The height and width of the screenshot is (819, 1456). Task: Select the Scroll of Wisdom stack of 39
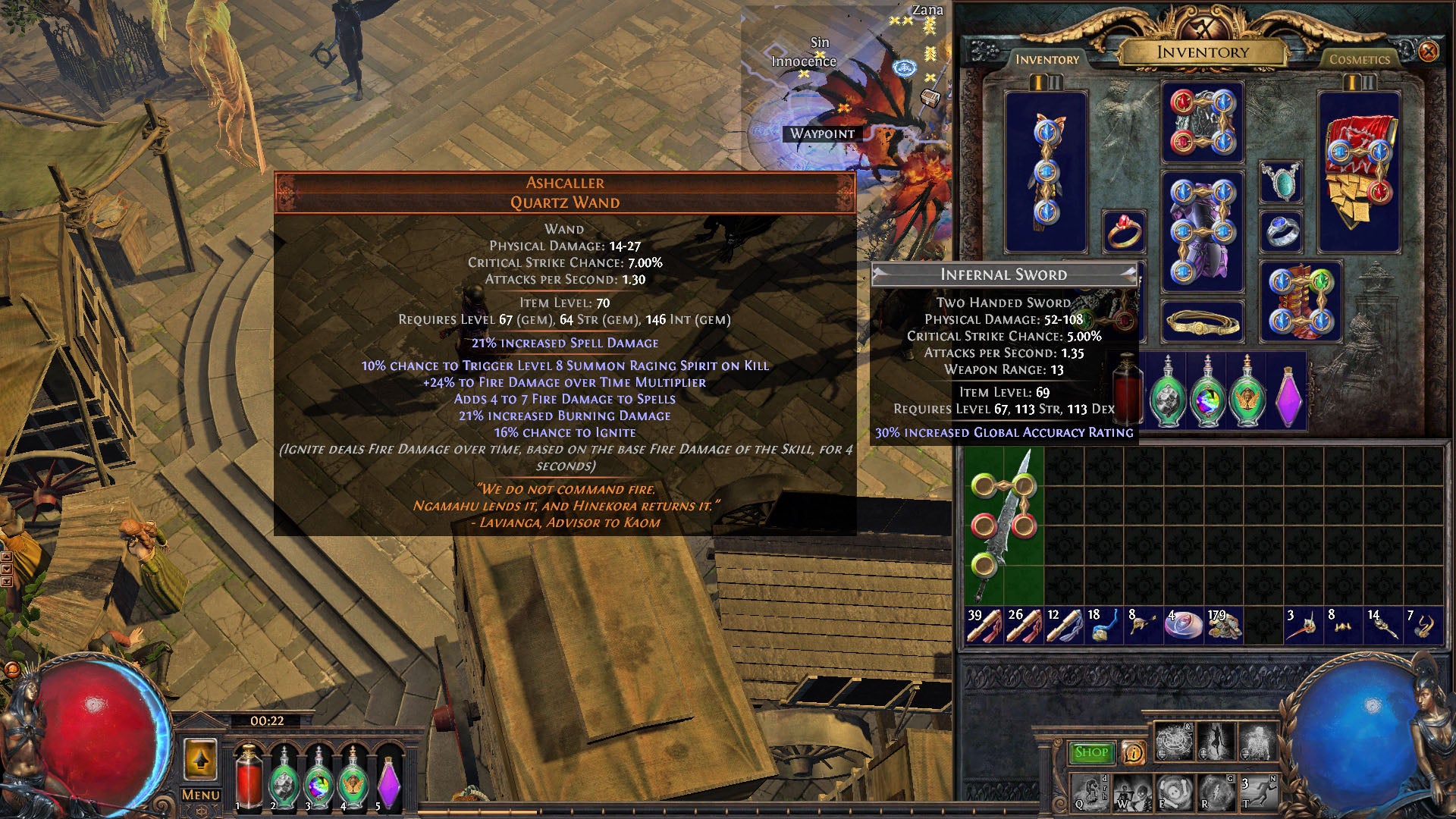click(986, 623)
